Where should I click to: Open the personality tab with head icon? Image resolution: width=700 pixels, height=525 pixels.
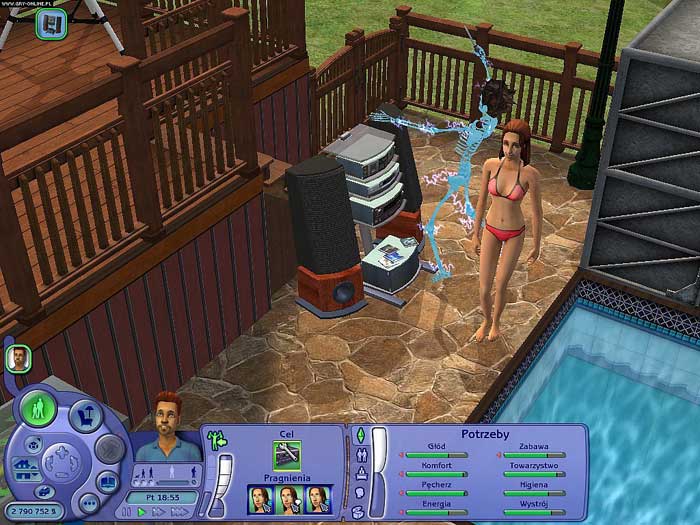[361, 493]
